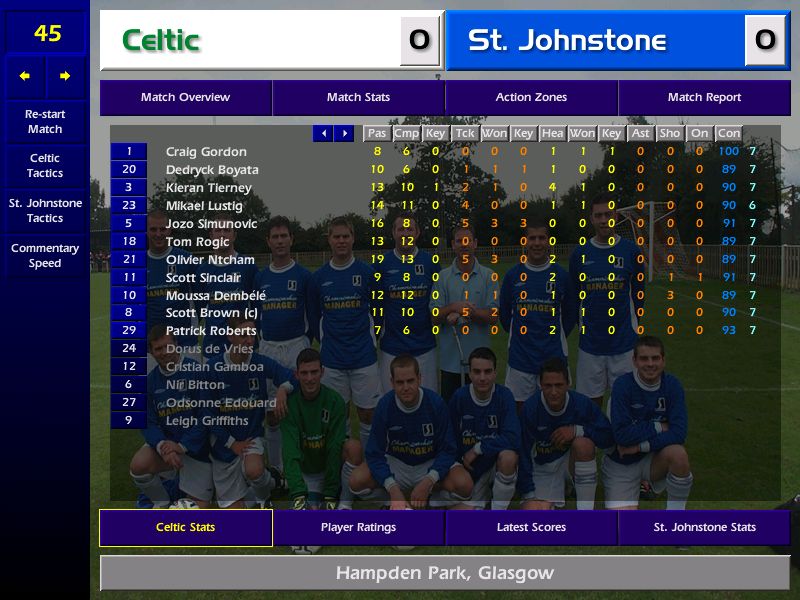The image size is (800, 600).
Task: Click the Re-start Match button
Action: (x=45, y=121)
